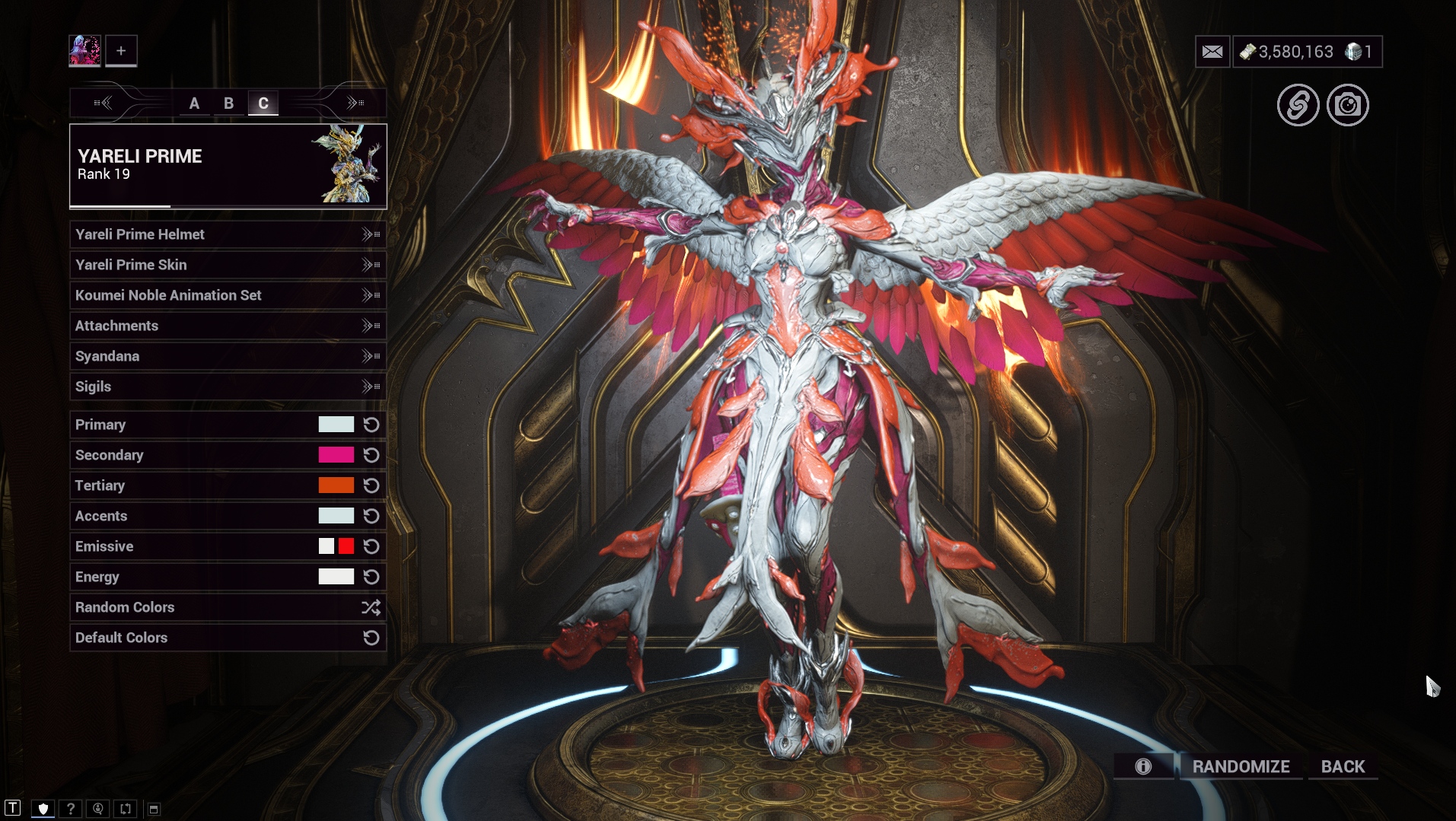The width and height of the screenshot is (1456, 821).
Task: Edit the orange Tertiary color
Action: coord(336,485)
